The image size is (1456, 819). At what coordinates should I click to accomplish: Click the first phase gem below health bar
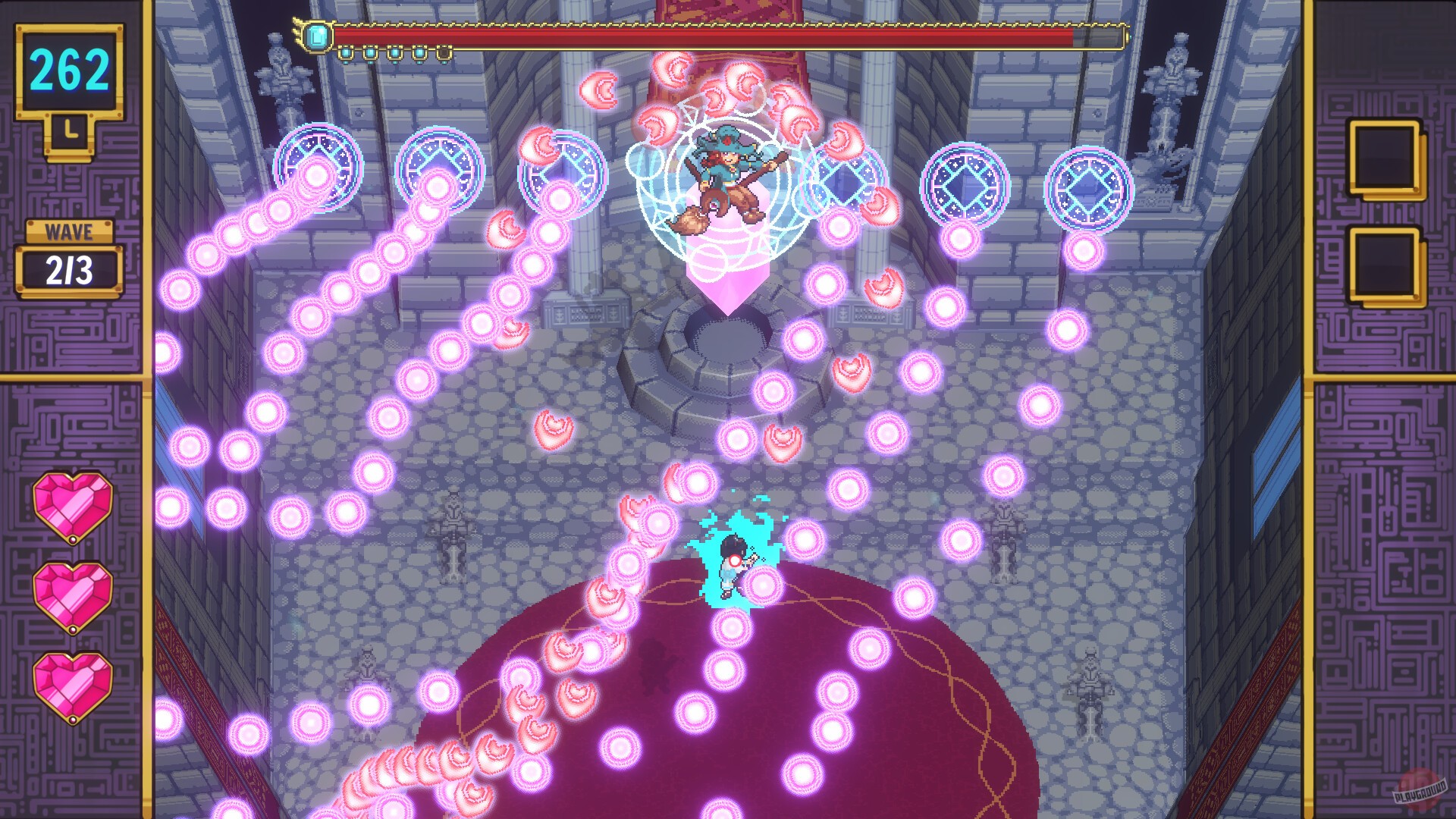tap(346, 53)
